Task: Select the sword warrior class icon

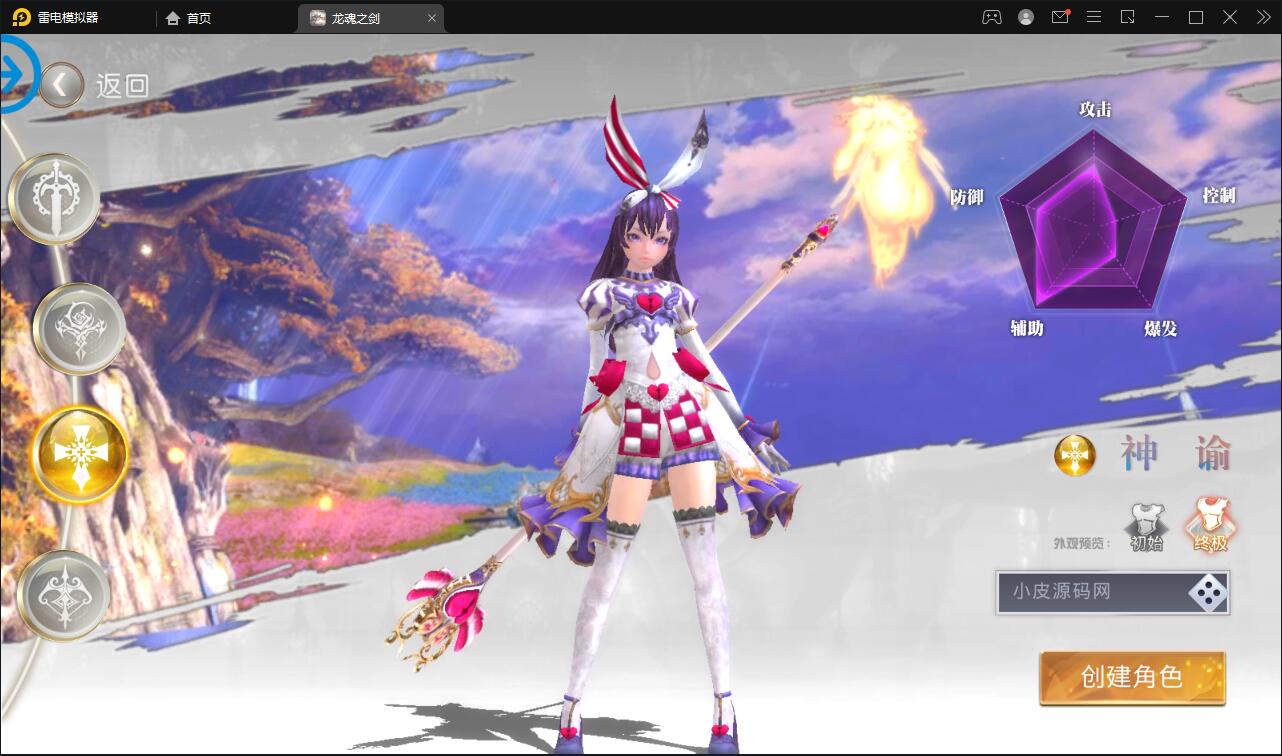Action: [53, 197]
